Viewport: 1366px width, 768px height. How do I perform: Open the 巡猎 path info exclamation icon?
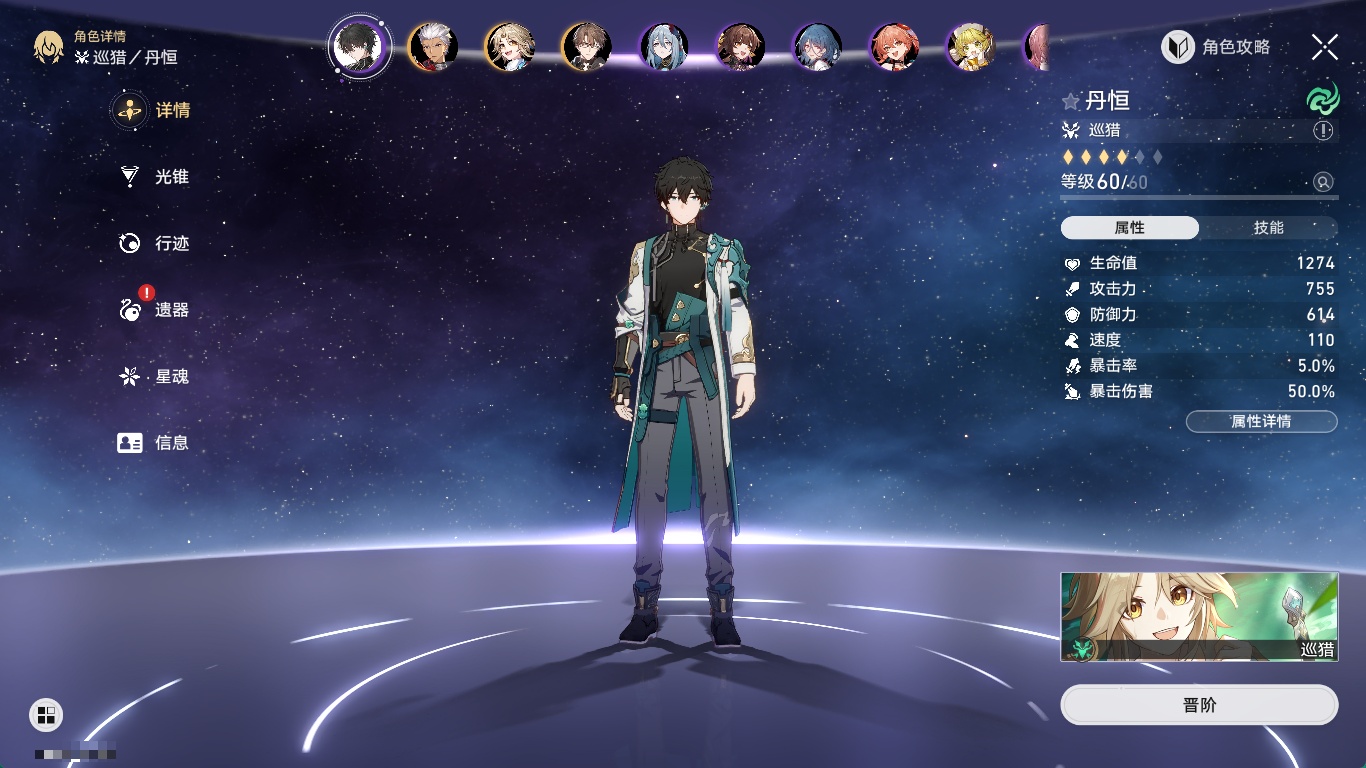1323,131
